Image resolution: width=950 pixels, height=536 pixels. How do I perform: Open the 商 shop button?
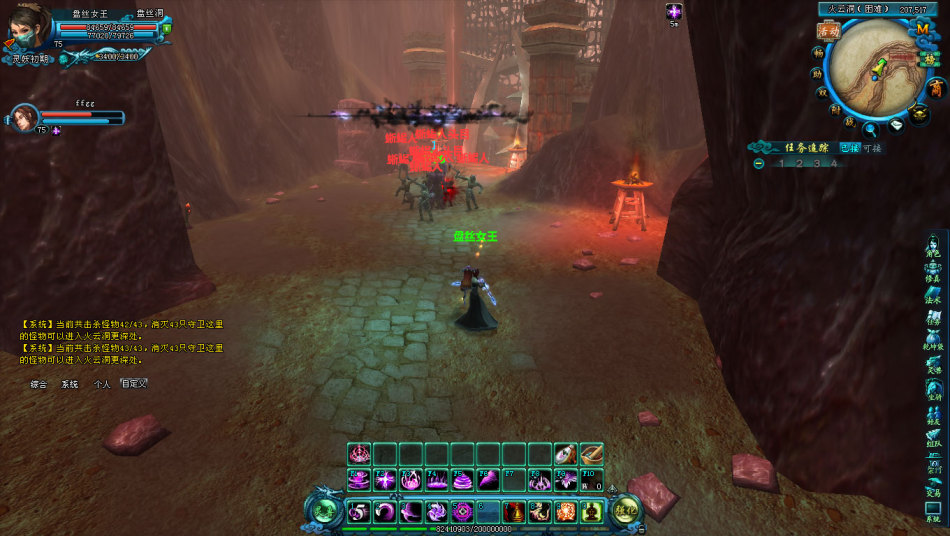coord(934,89)
